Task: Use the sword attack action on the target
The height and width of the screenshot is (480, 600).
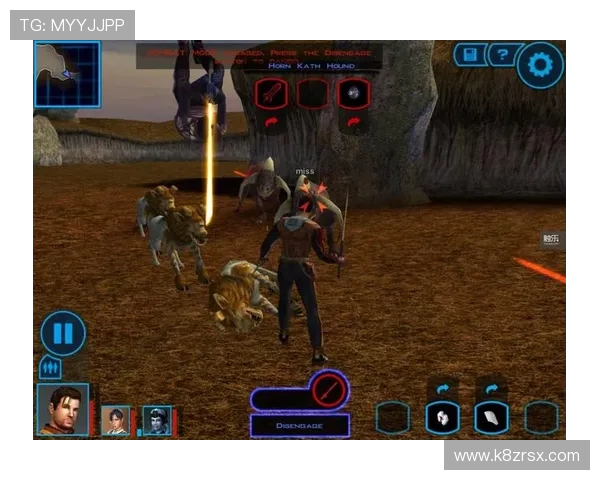Action: (272, 94)
